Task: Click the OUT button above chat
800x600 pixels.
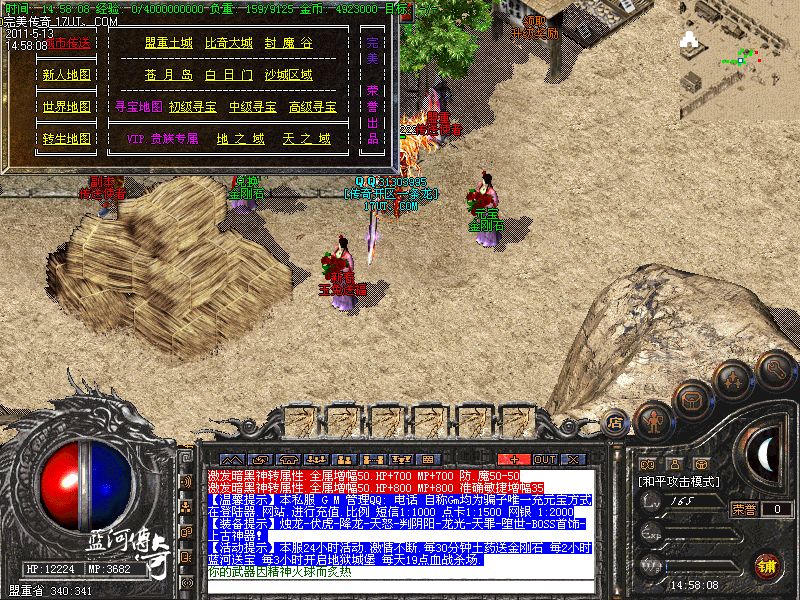Action: point(544,459)
